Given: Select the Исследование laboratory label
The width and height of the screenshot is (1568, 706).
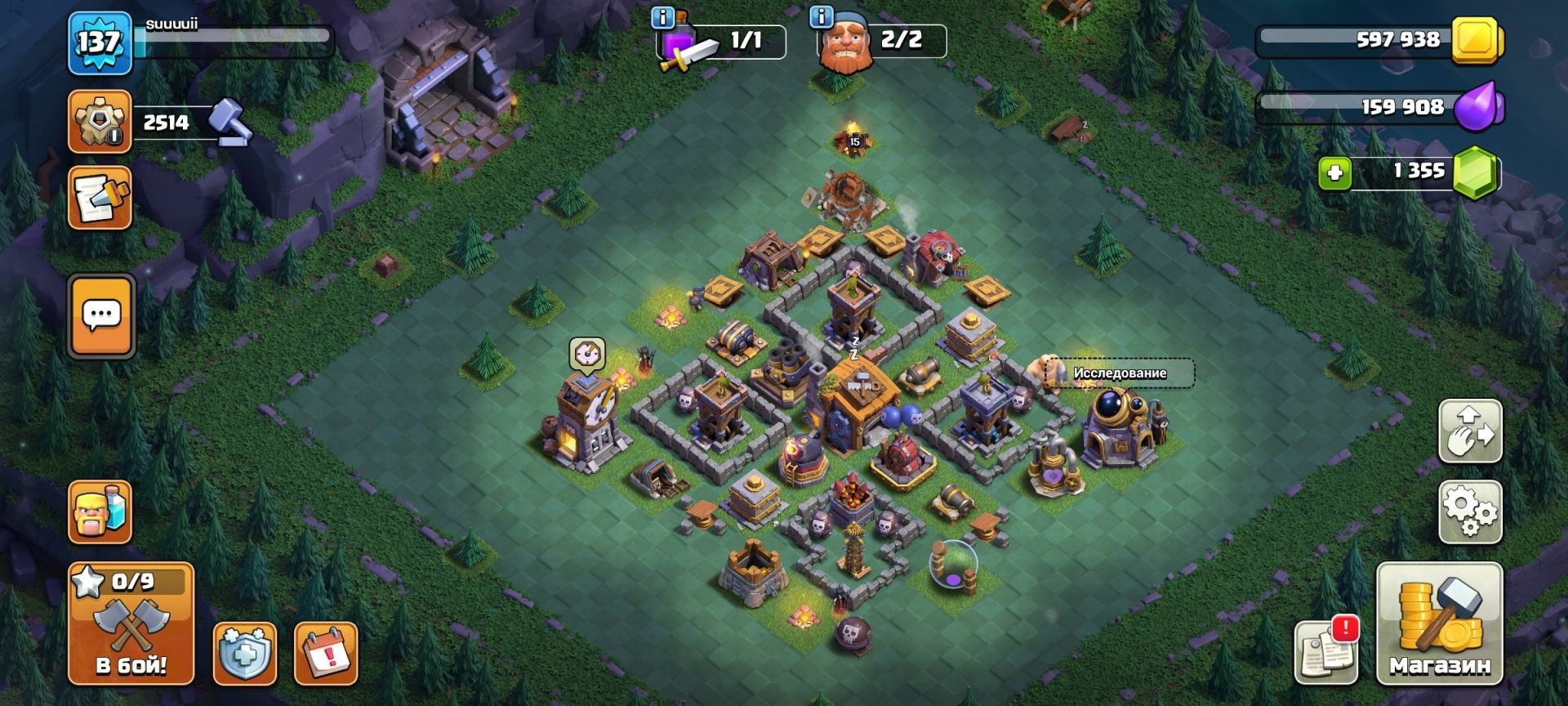Looking at the screenshot, I should 1120,373.
